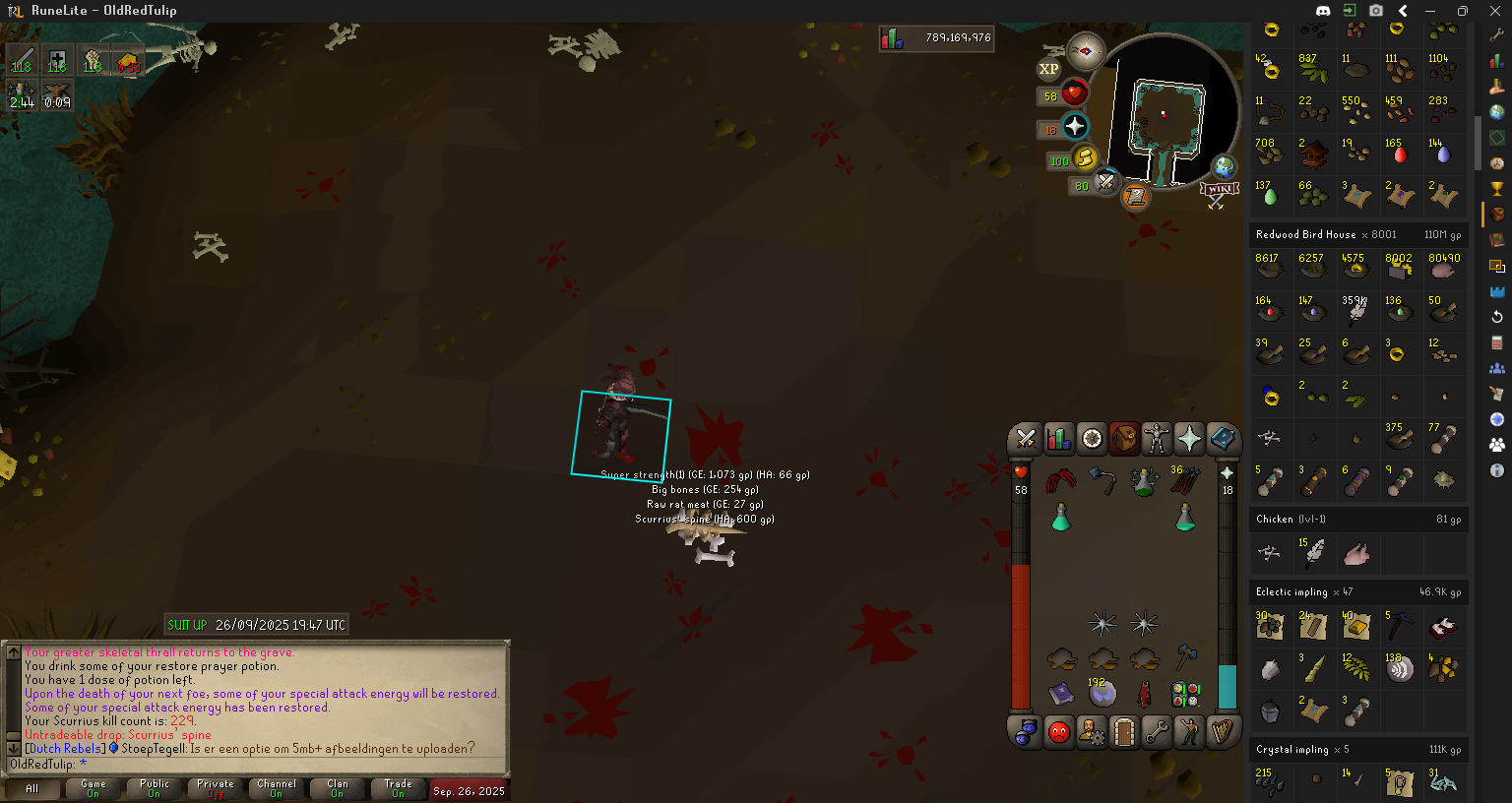Open the Music harp tab
Viewport: 1512px width, 803px height.
click(1222, 732)
